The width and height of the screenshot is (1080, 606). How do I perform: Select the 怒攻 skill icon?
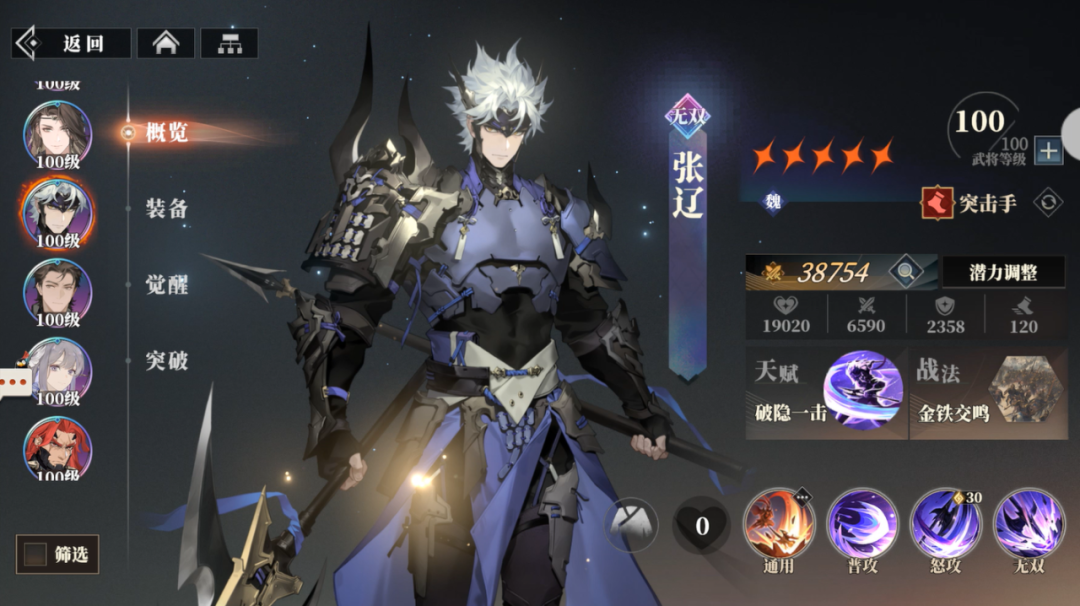coord(945,527)
